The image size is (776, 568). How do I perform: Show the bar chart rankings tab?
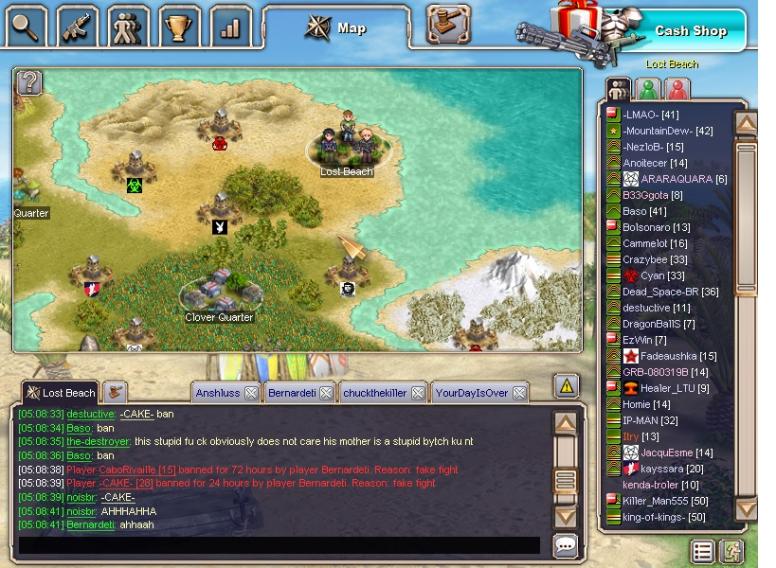click(231, 27)
